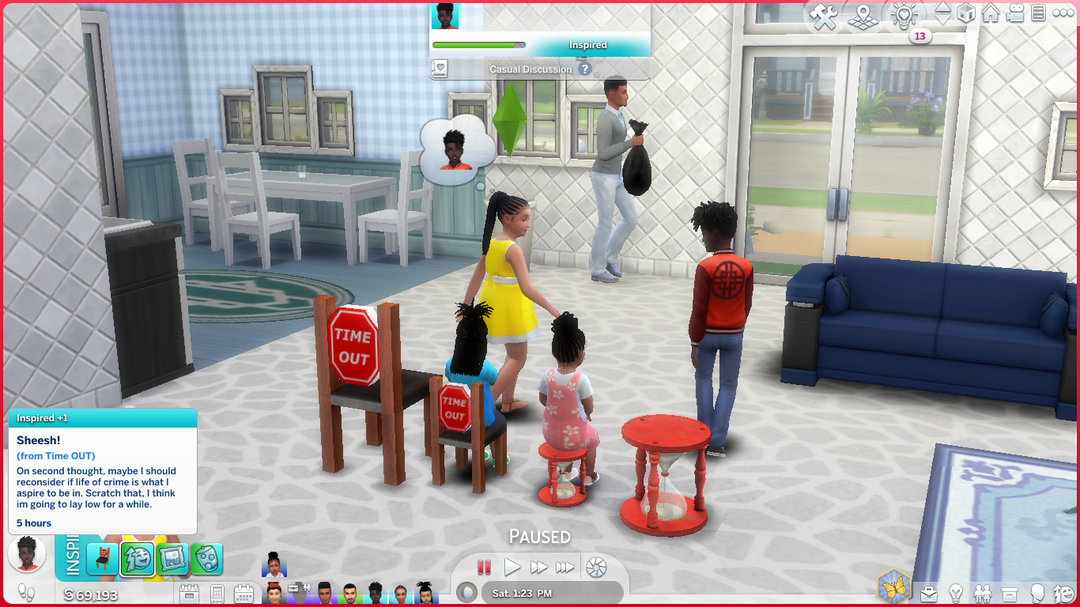Open the Skills lightbulb panel
This screenshot has height=607, width=1080.
pyautogui.click(x=956, y=593)
